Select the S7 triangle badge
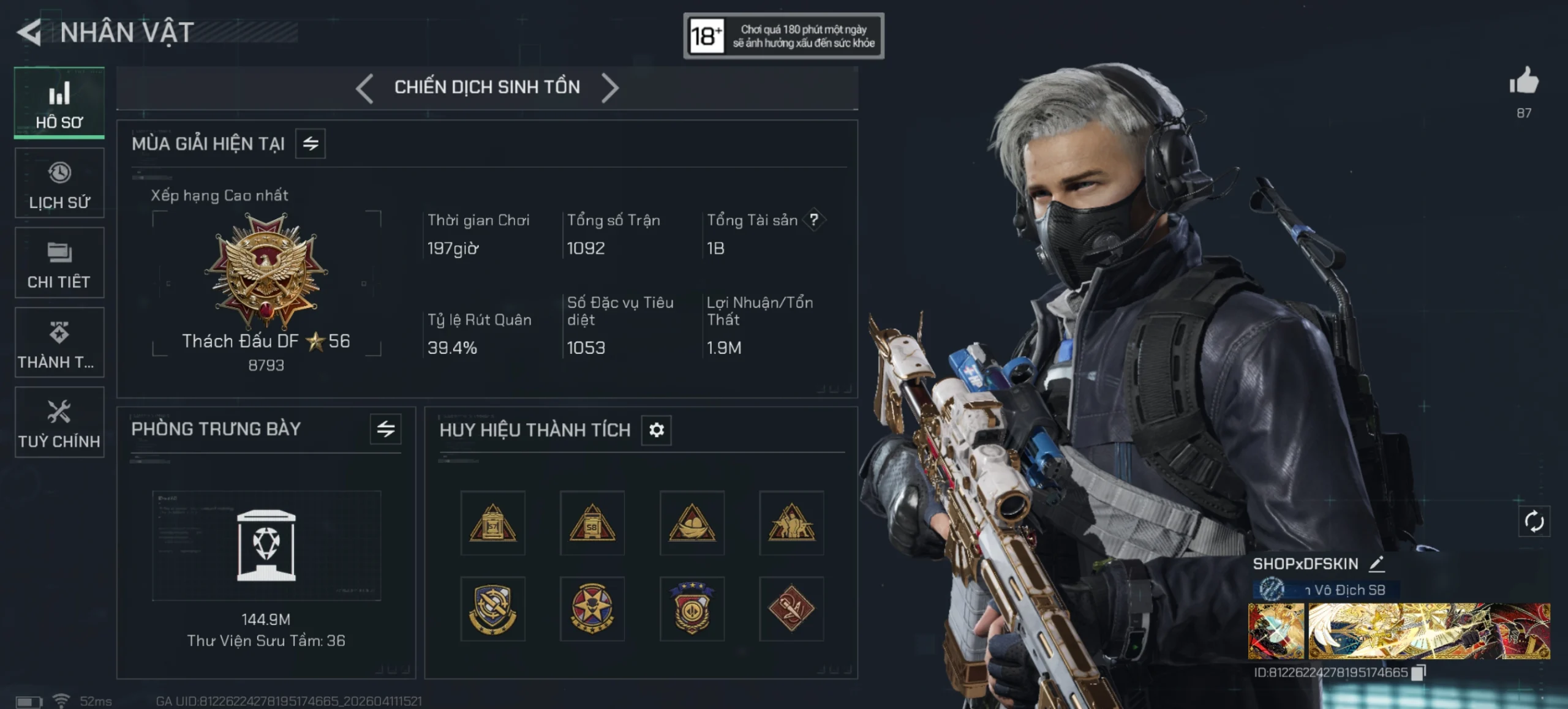1568x709 pixels. [x=493, y=523]
